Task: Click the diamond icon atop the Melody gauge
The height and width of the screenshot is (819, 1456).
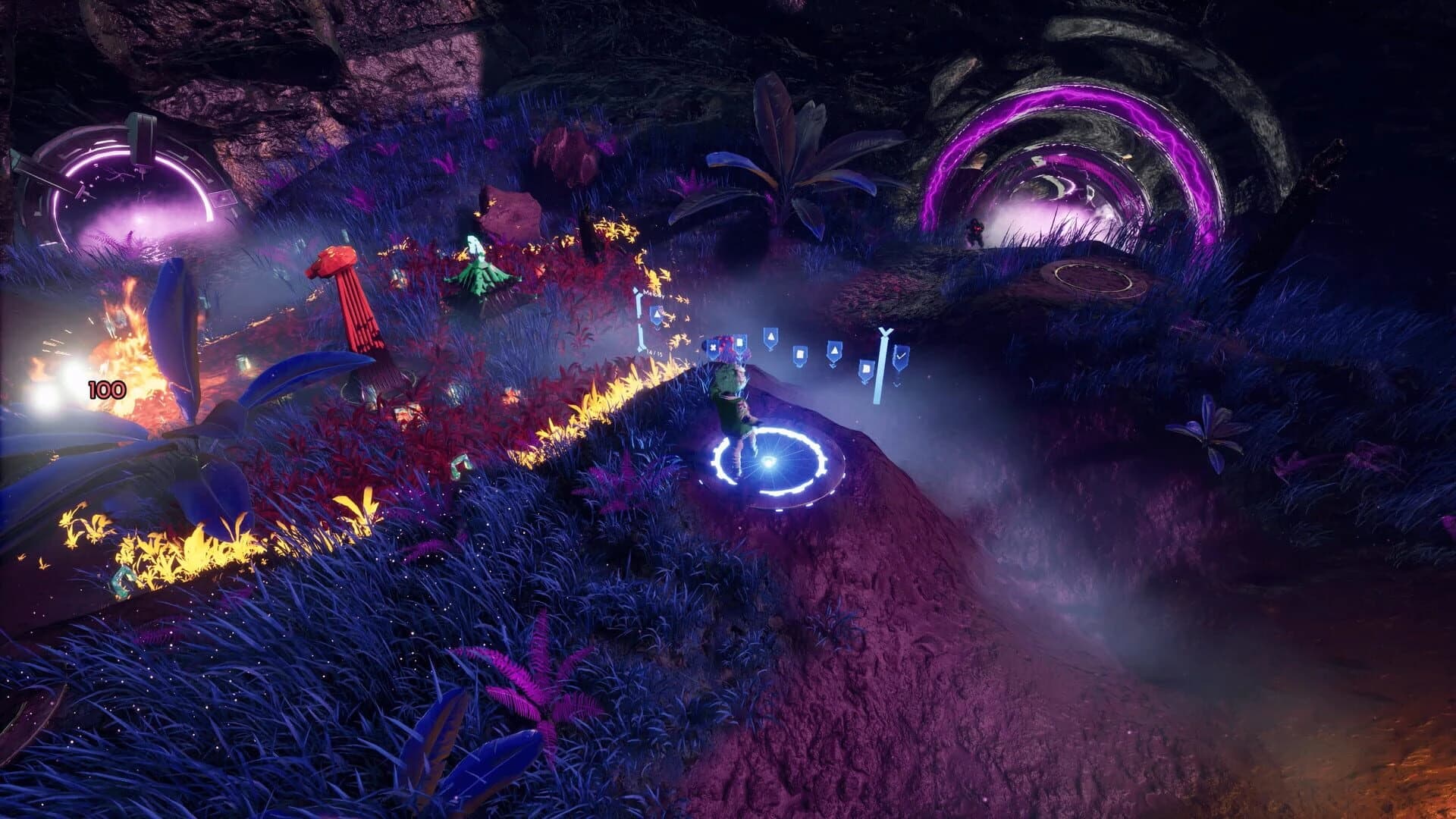Action: click(x=635, y=289)
